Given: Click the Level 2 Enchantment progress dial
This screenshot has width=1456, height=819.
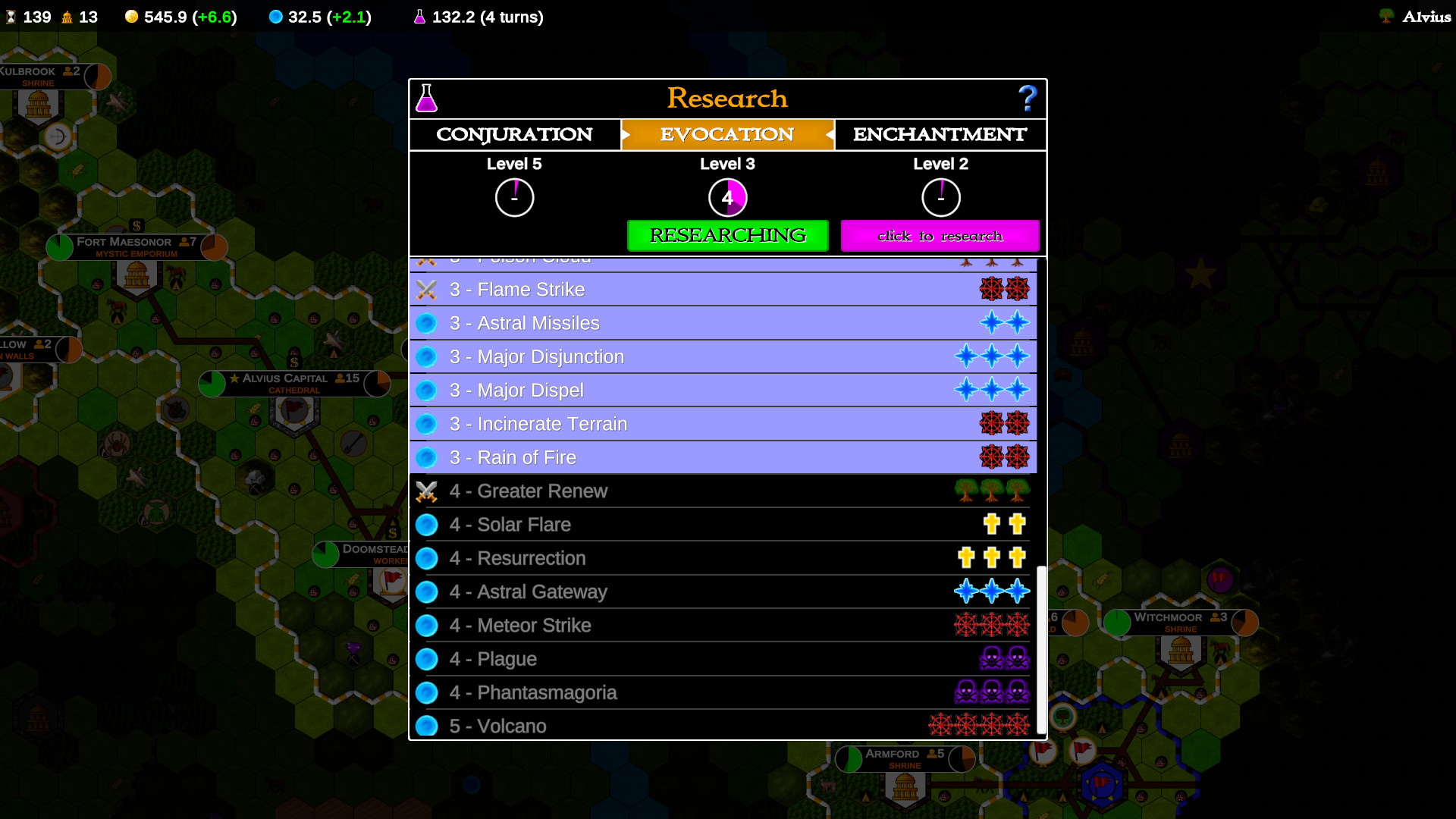Looking at the screenshot, I should click(x=941, y=196).
